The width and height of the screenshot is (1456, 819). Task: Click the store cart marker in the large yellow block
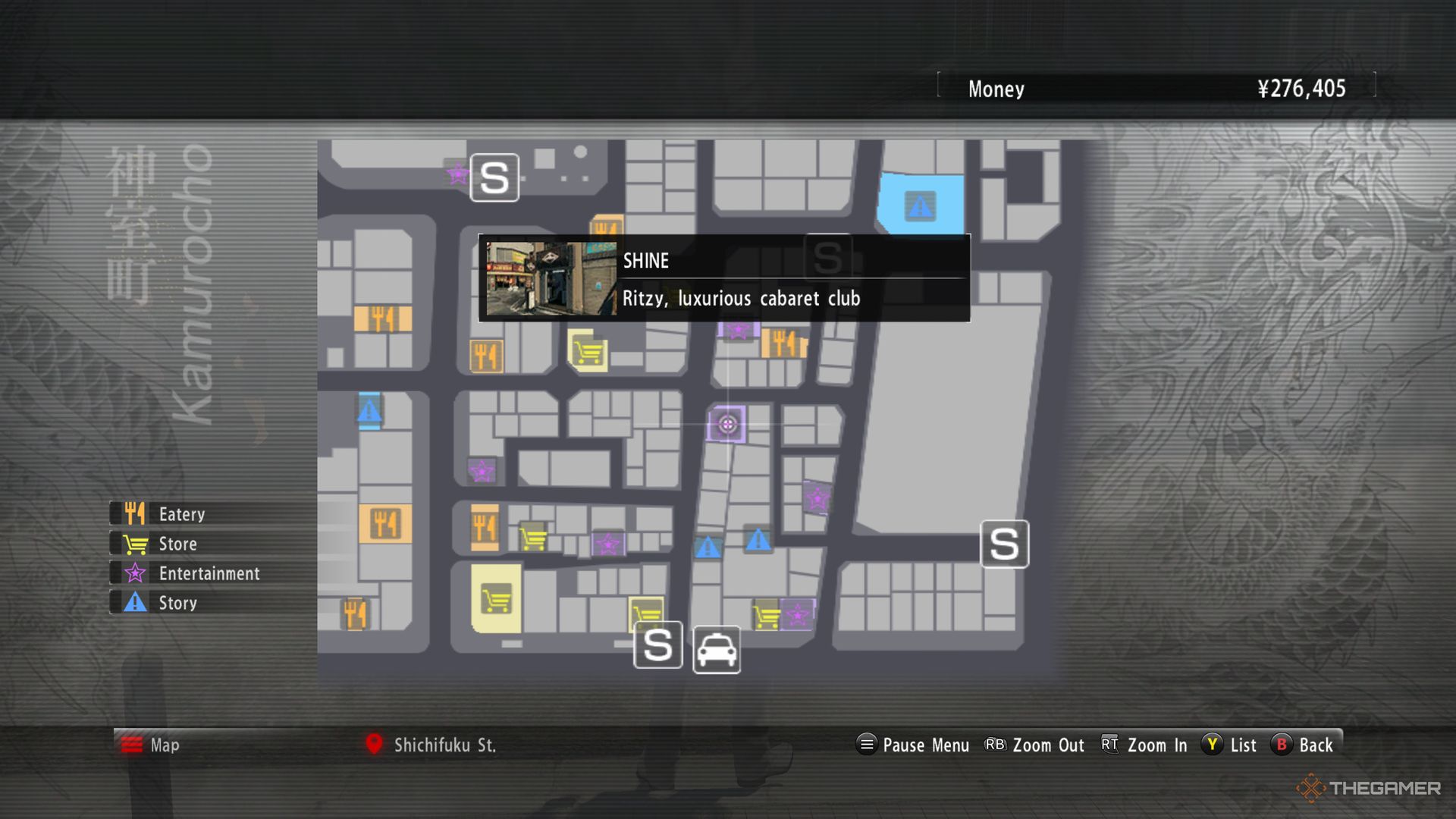[x=496, y=599]
